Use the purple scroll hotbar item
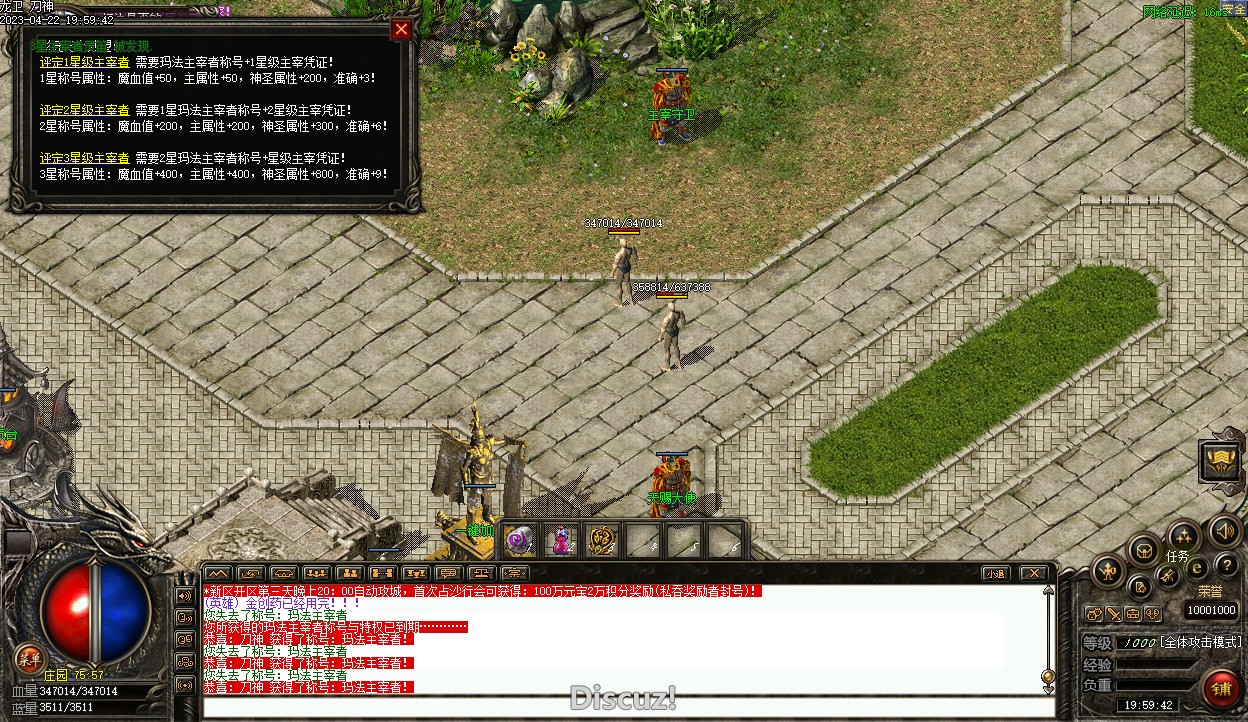Image resolution: width=1248 pixels, height=722 pixels. pyautogui.click(x=519, y=541)
